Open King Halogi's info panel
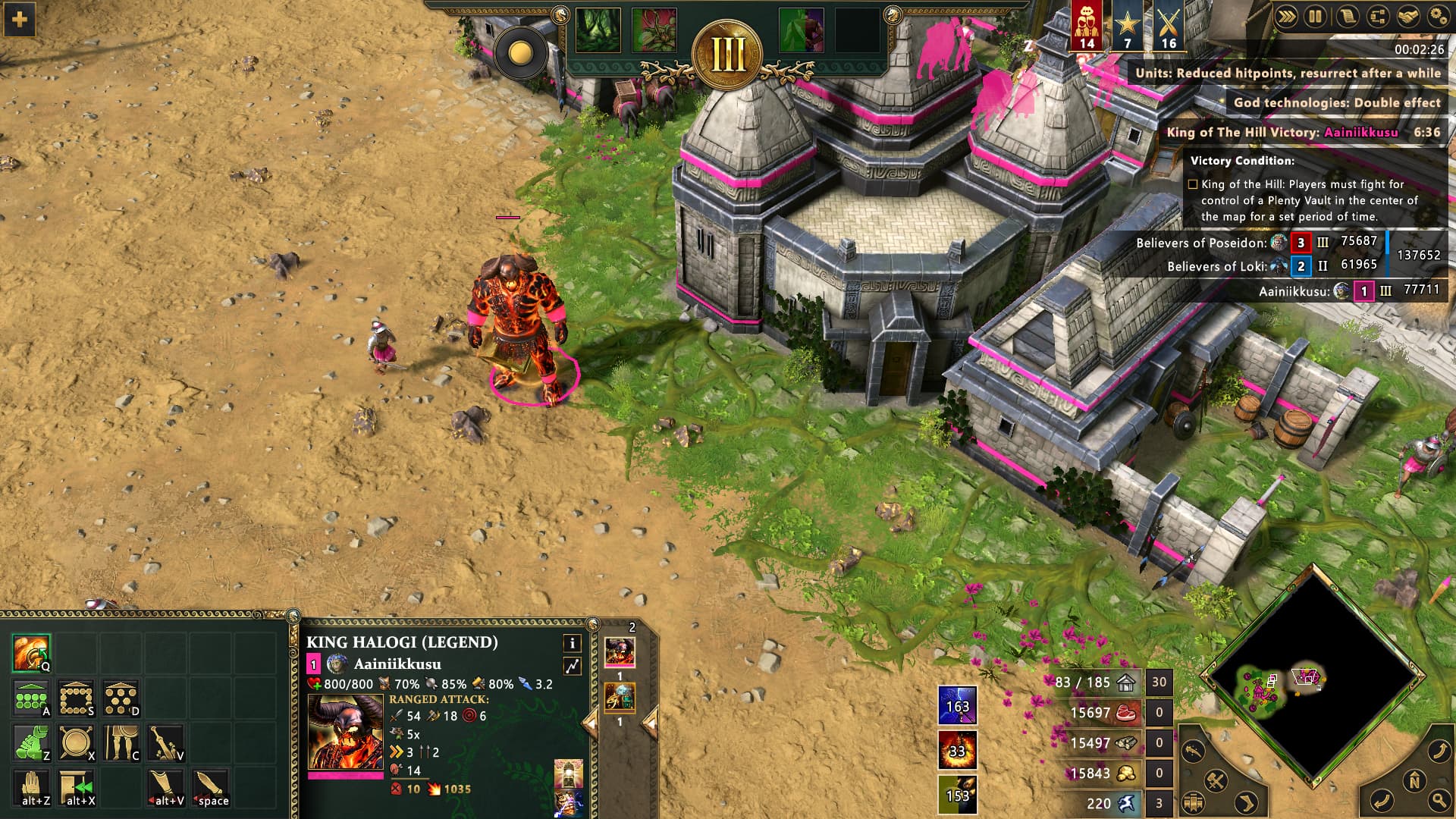1456x819 pixels. click(572, 643)
